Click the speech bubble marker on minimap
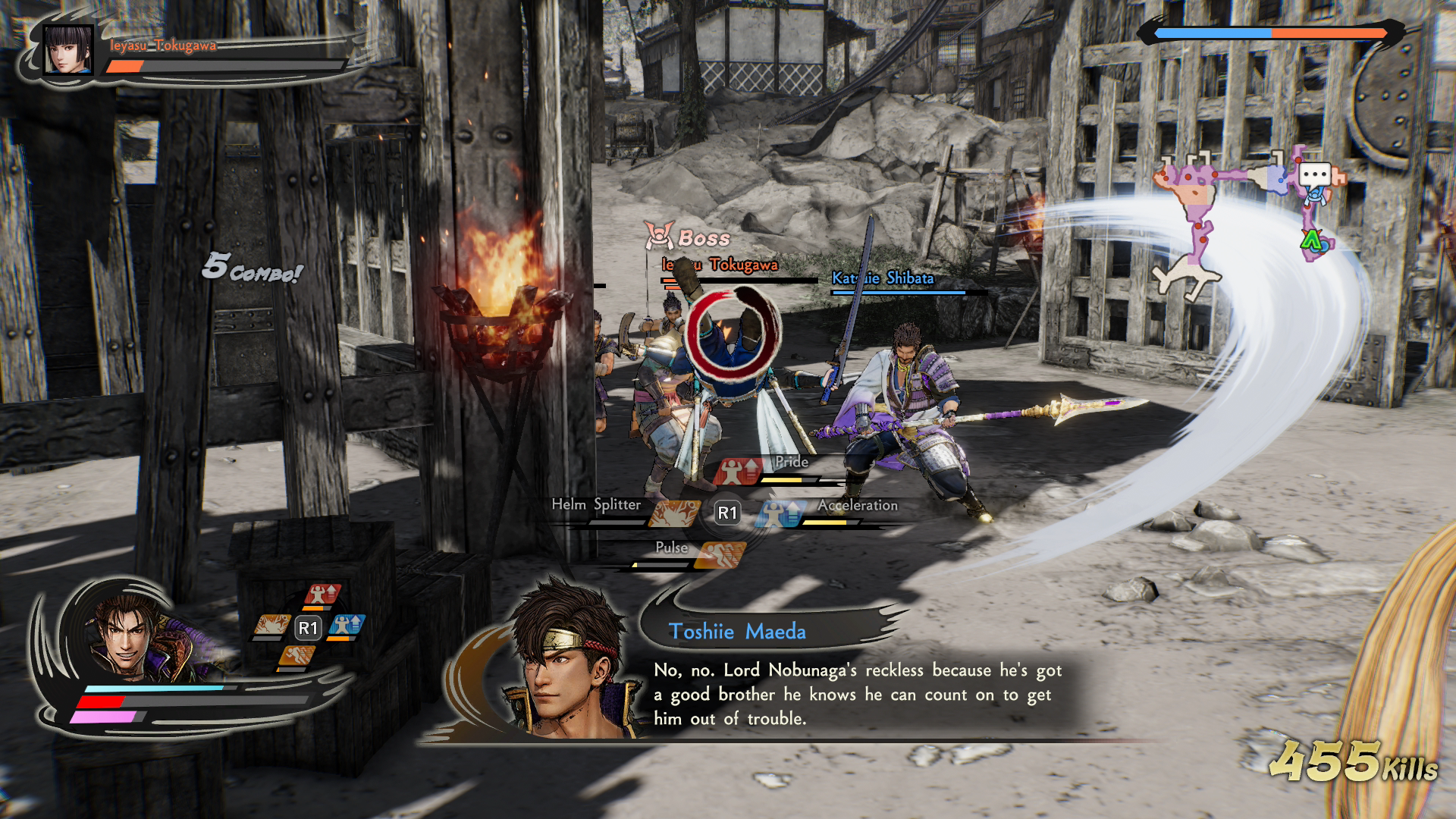1456x819 pixels. [1314, 175]
